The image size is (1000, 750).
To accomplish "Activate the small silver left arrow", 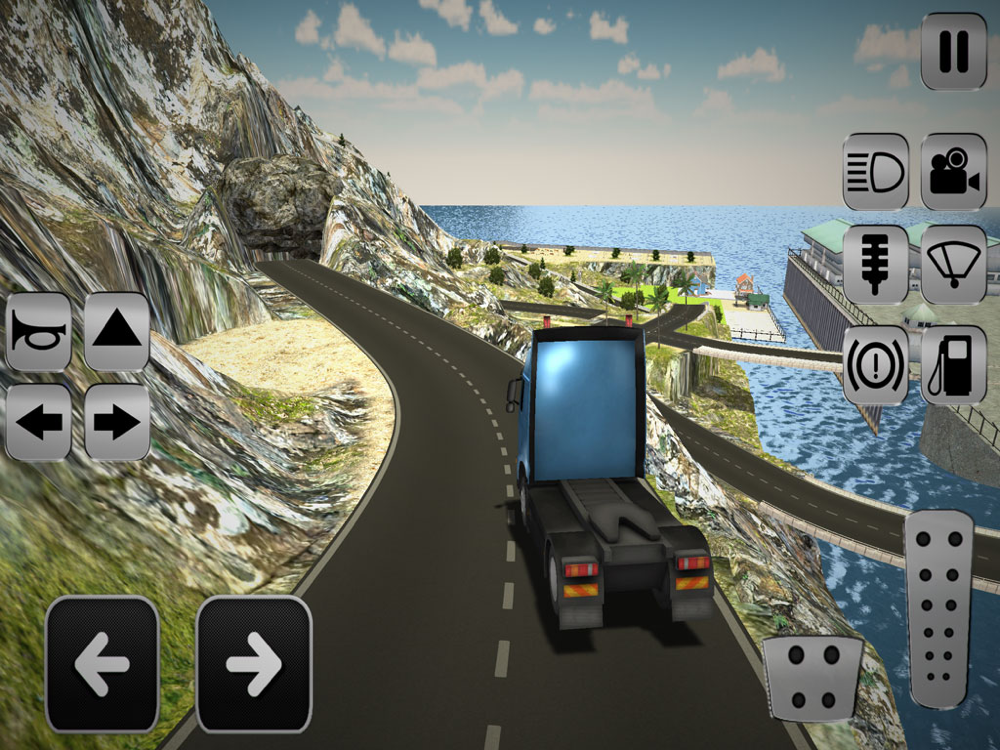I will coord(39,422).
